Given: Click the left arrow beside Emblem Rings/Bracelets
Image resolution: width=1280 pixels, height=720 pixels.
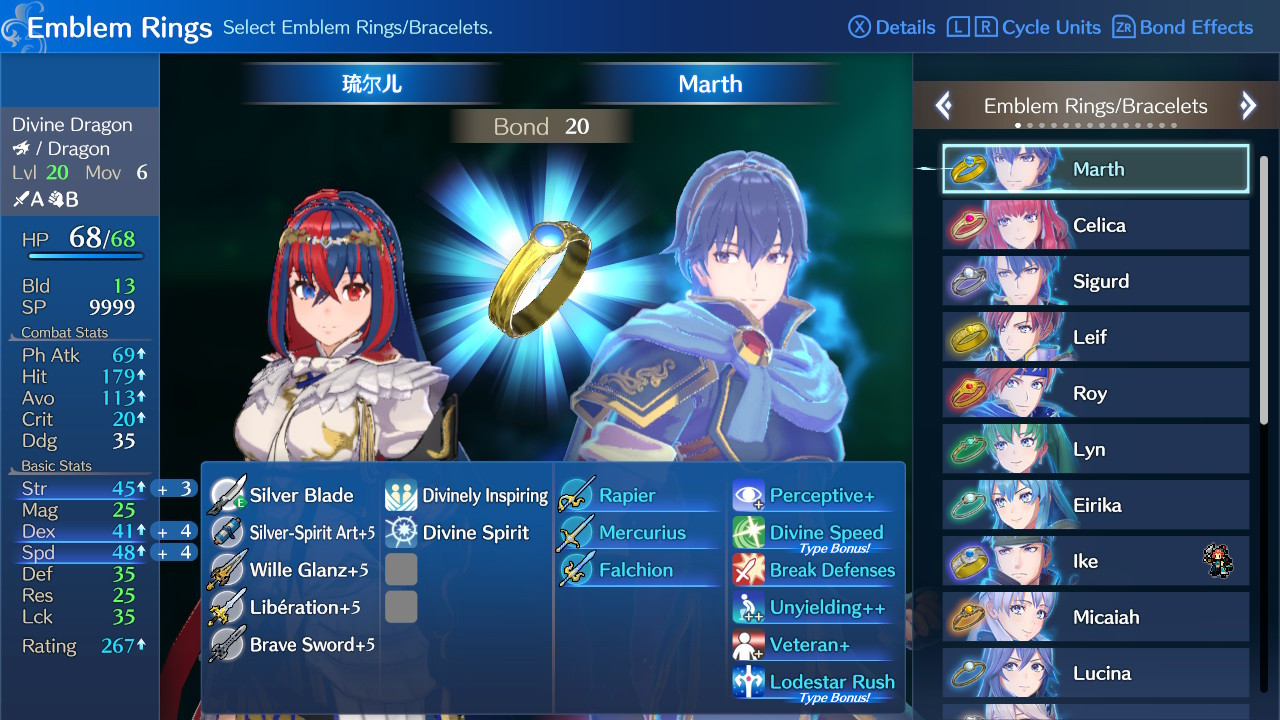Looking at the screenshot, I should (942, 105).
